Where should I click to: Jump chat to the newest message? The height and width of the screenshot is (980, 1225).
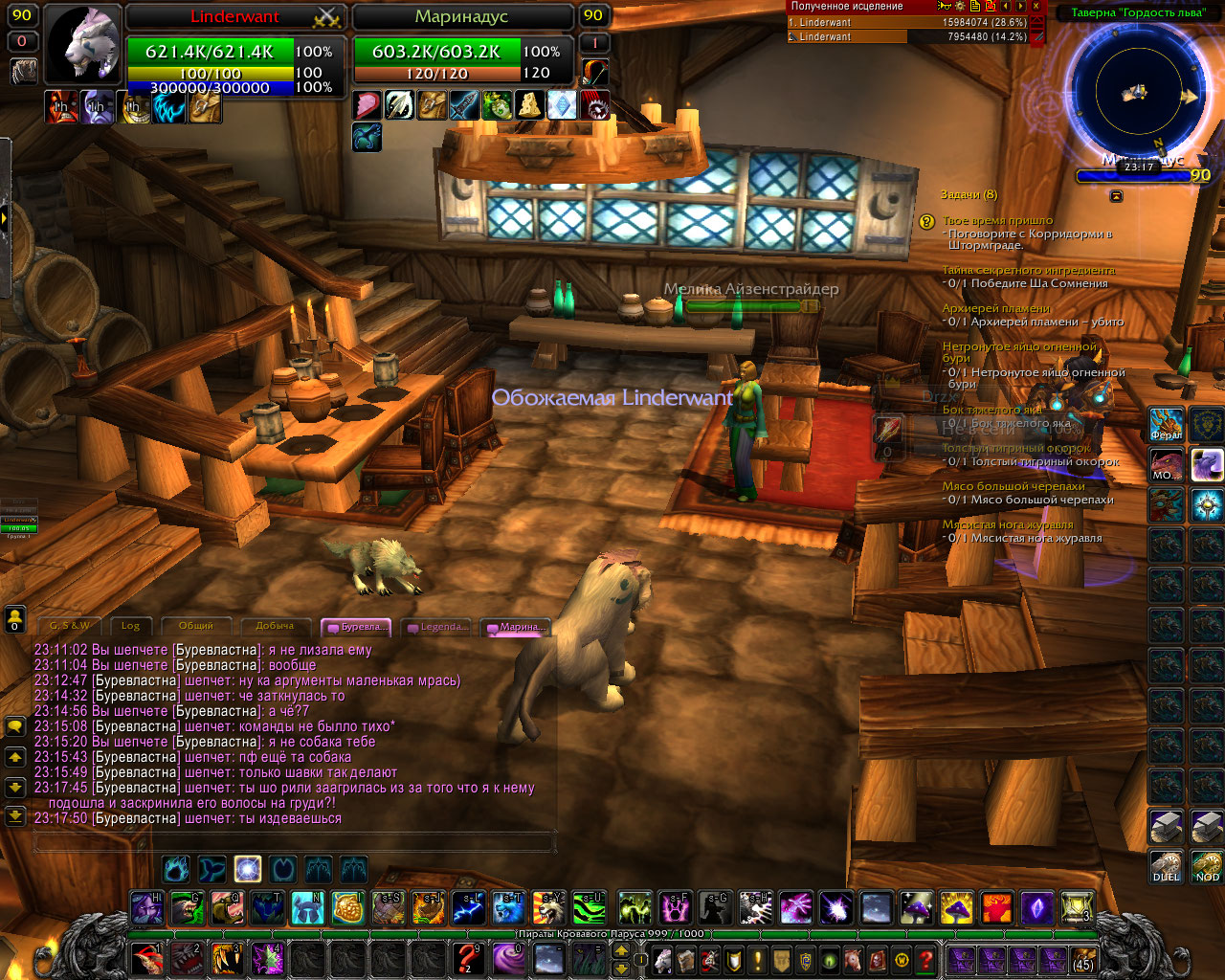15,816
